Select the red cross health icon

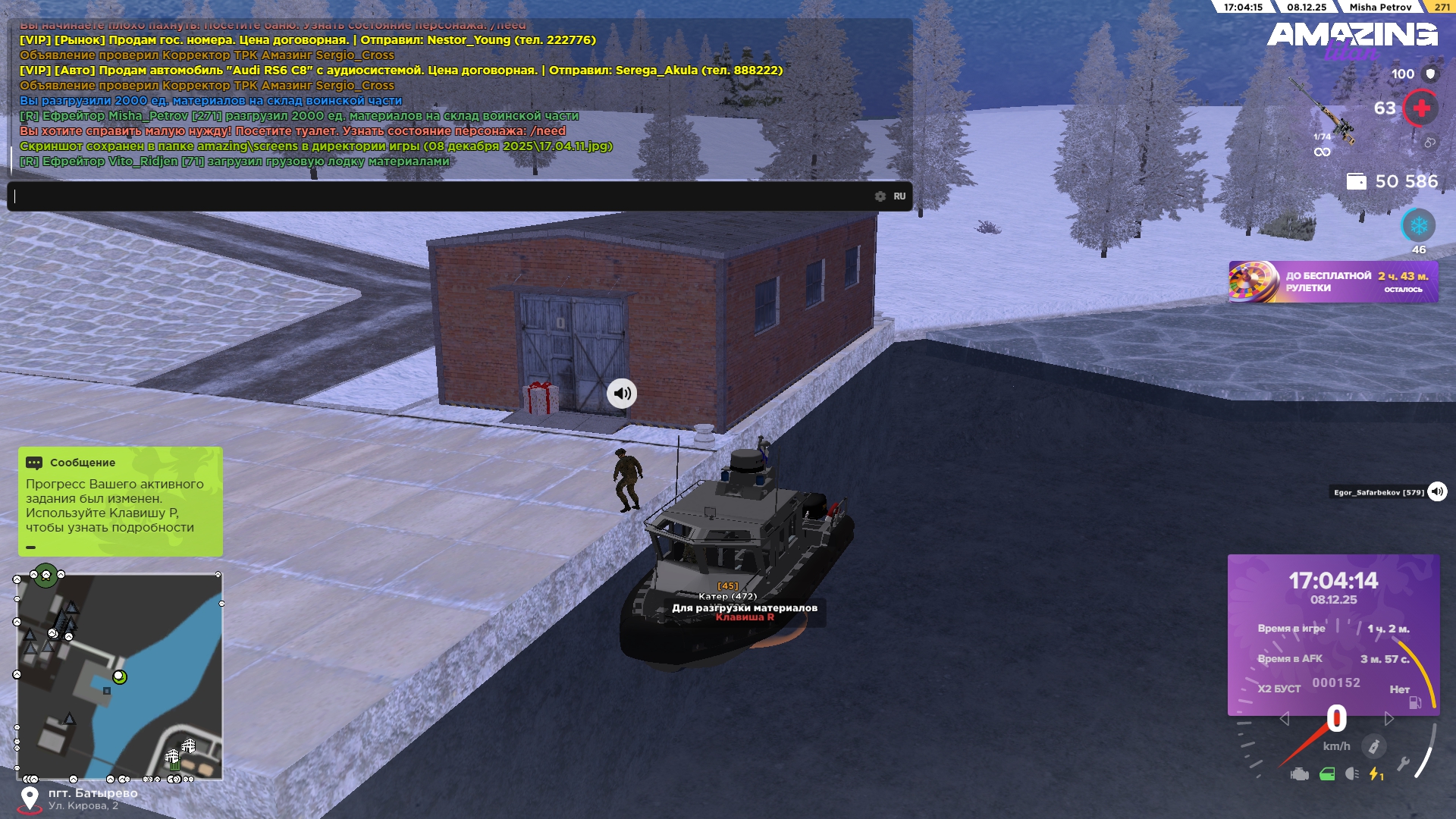click(1421, 108)
